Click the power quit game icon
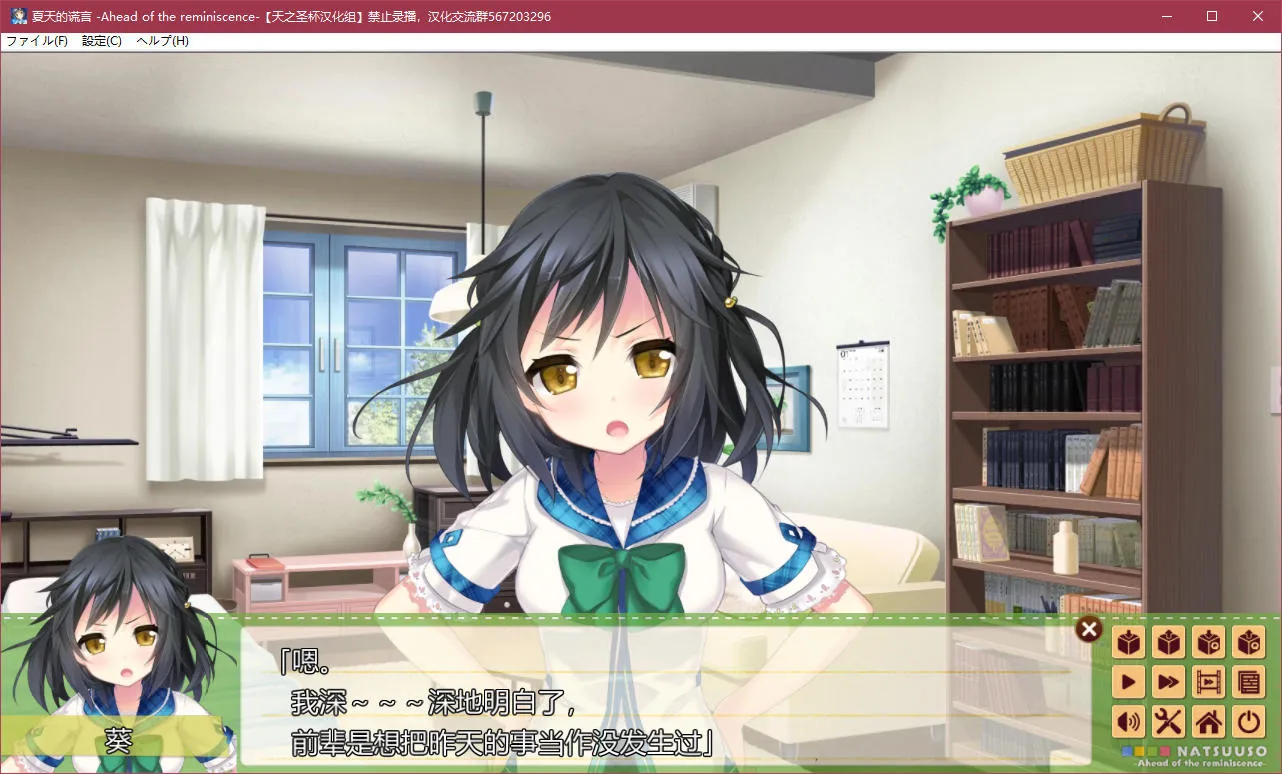Viewport: 1282px width, 774px height. click(x=1248, y=721)
